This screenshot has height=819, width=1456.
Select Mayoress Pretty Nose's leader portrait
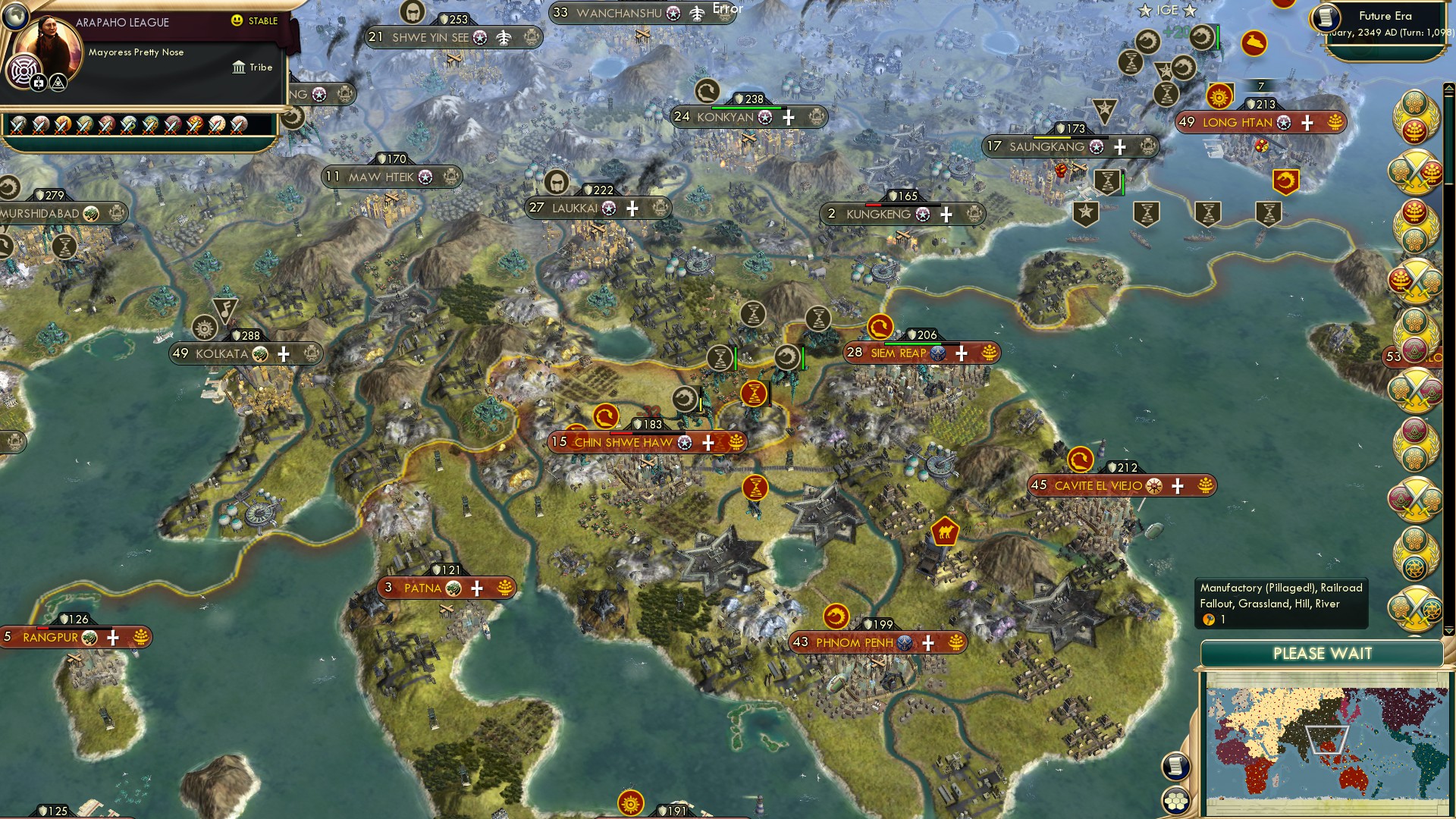pos(49,44)
